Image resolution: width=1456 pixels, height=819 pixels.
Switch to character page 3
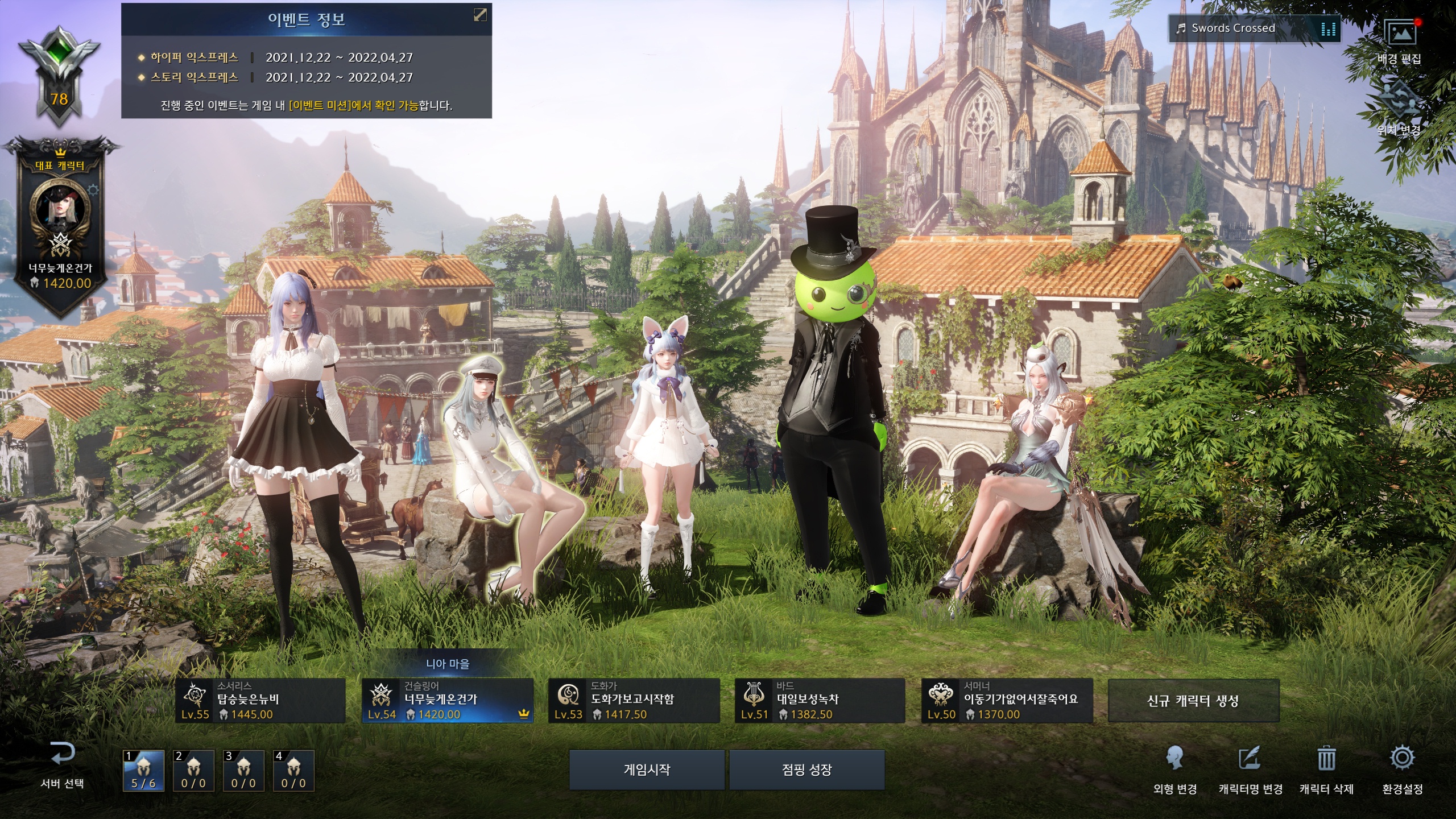[243, 771]
